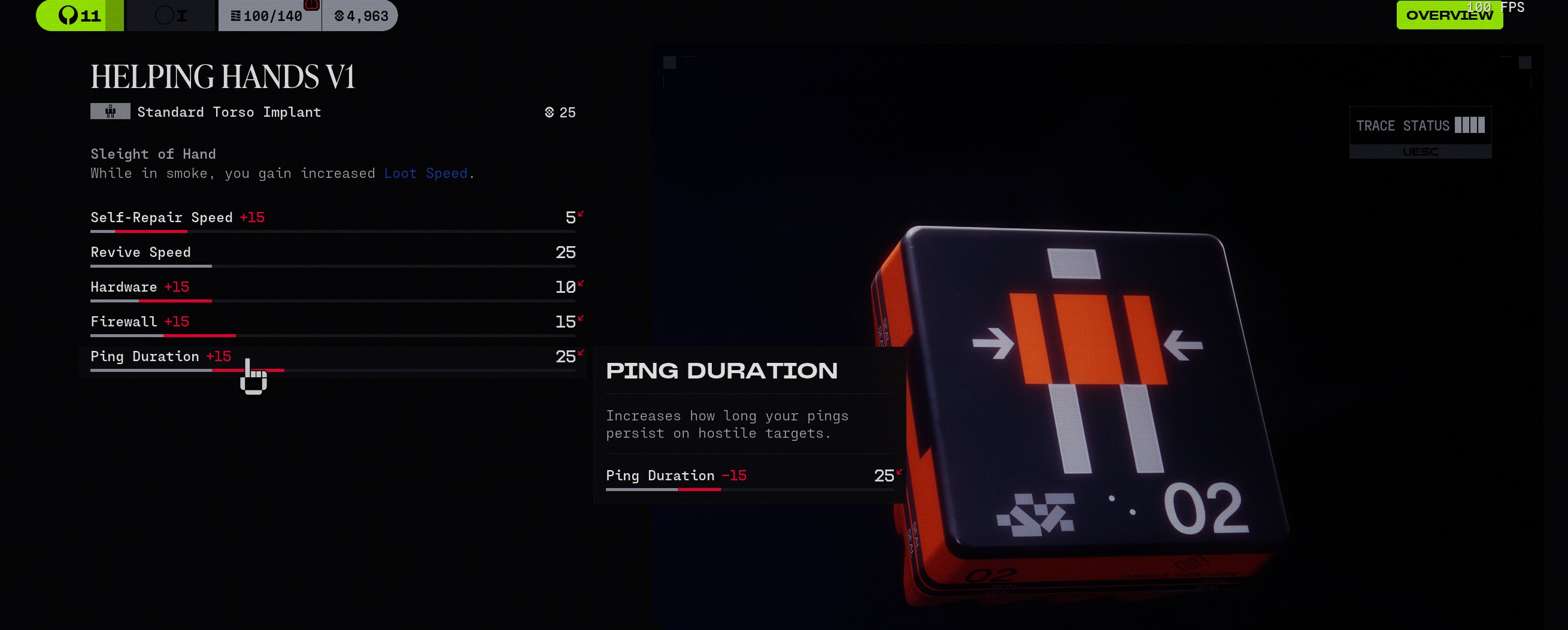Select the level 11 player badge

point(80,15)
